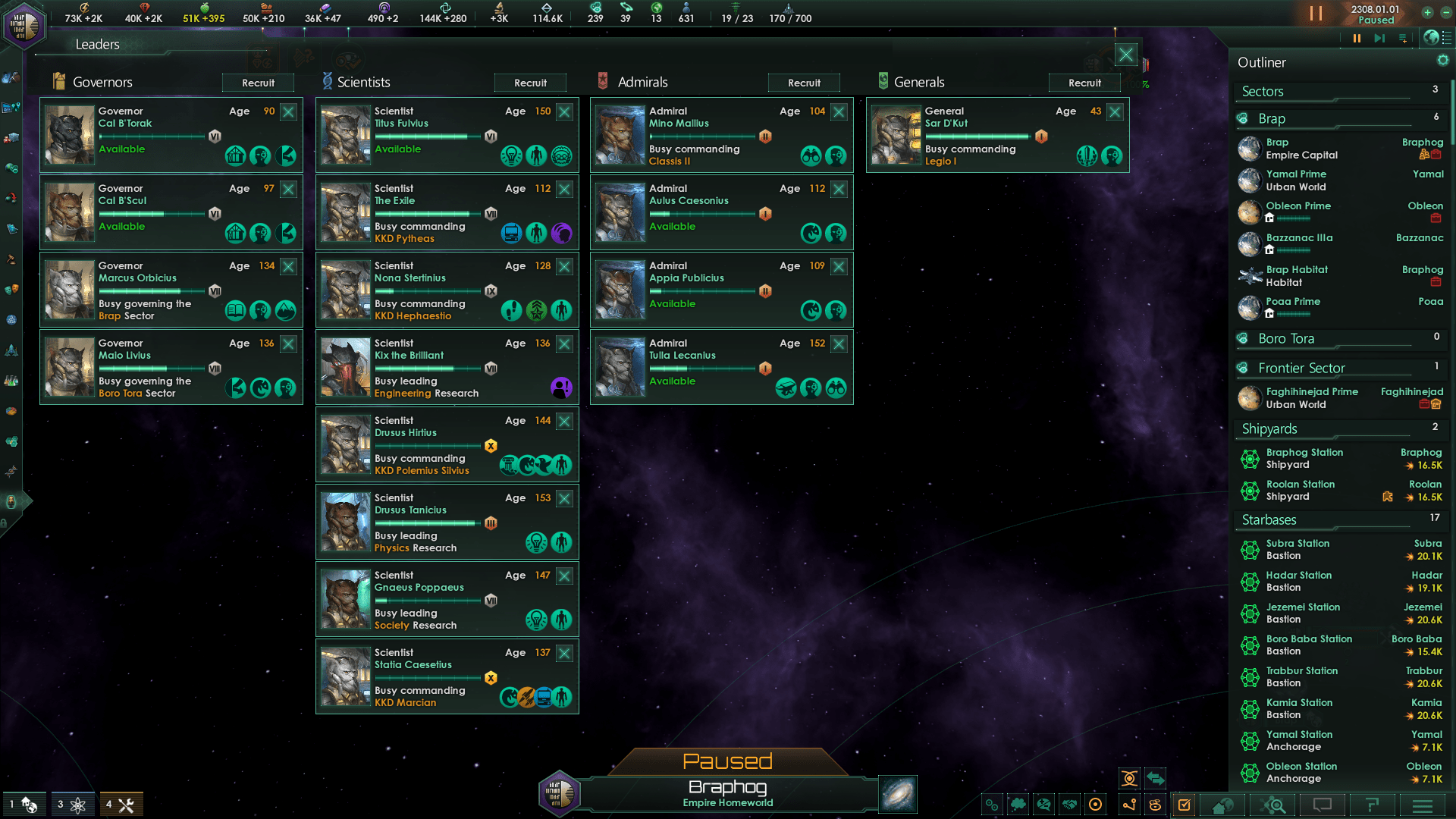Recruit a new Admiral
This screenshot has height=819, width=1456.
804,83
